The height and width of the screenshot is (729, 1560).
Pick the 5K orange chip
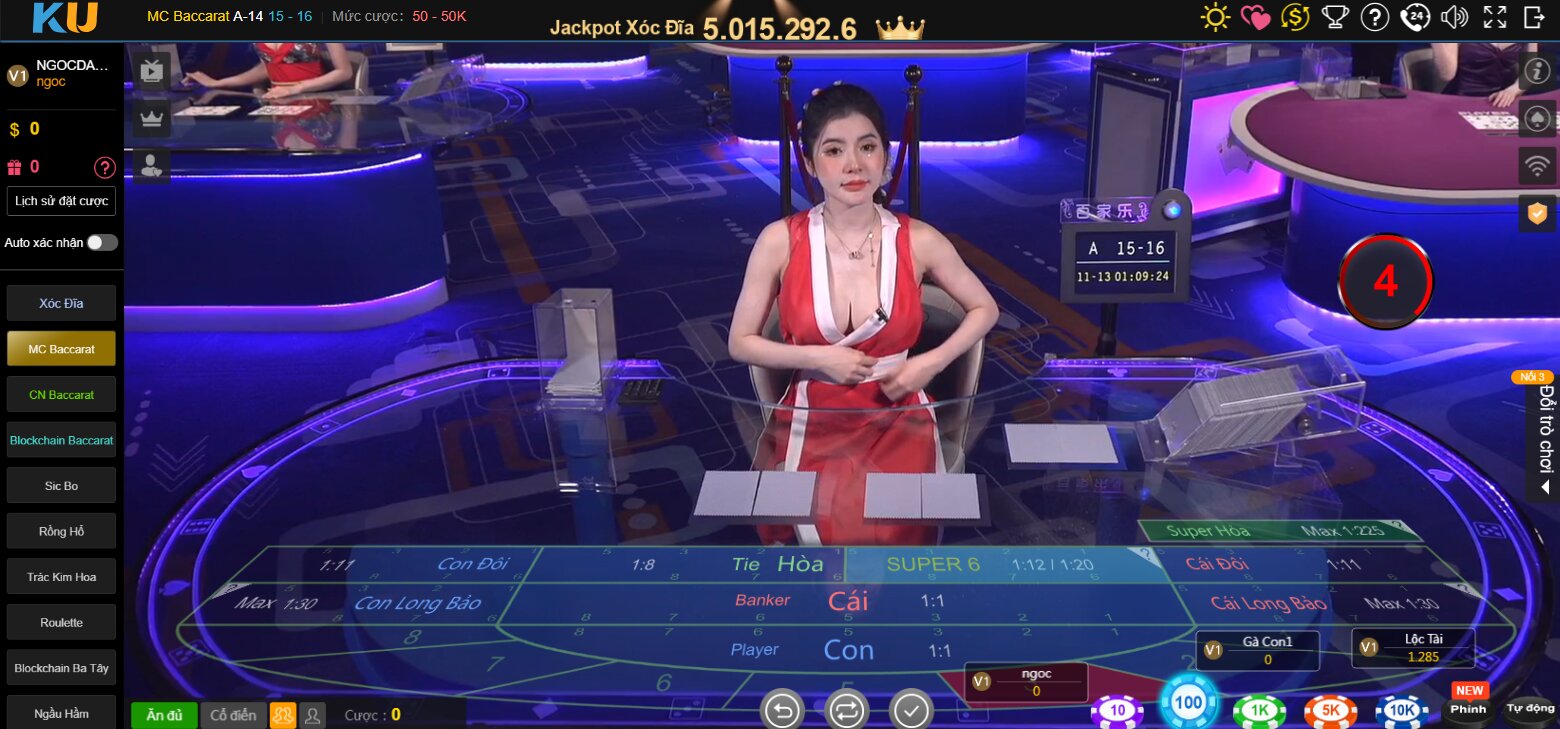(x=1330, y=710)
